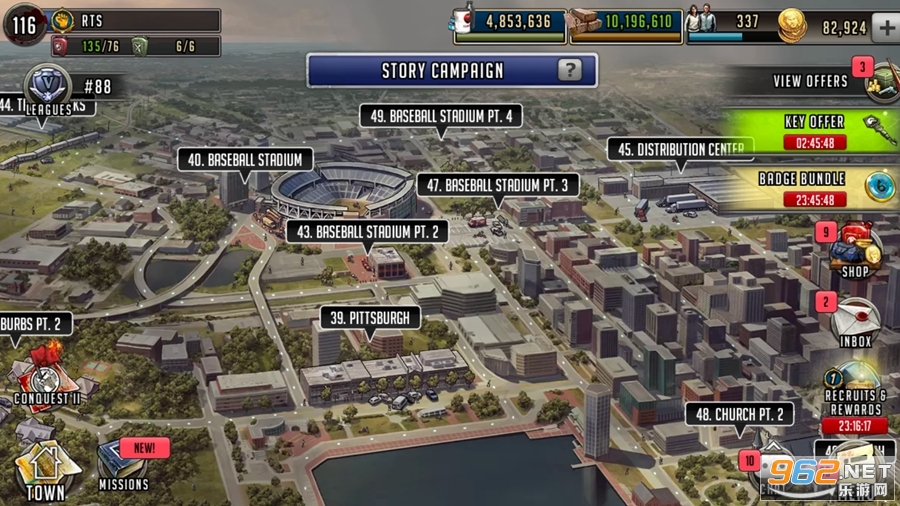Open the Key Offer deal

[815, 131]
